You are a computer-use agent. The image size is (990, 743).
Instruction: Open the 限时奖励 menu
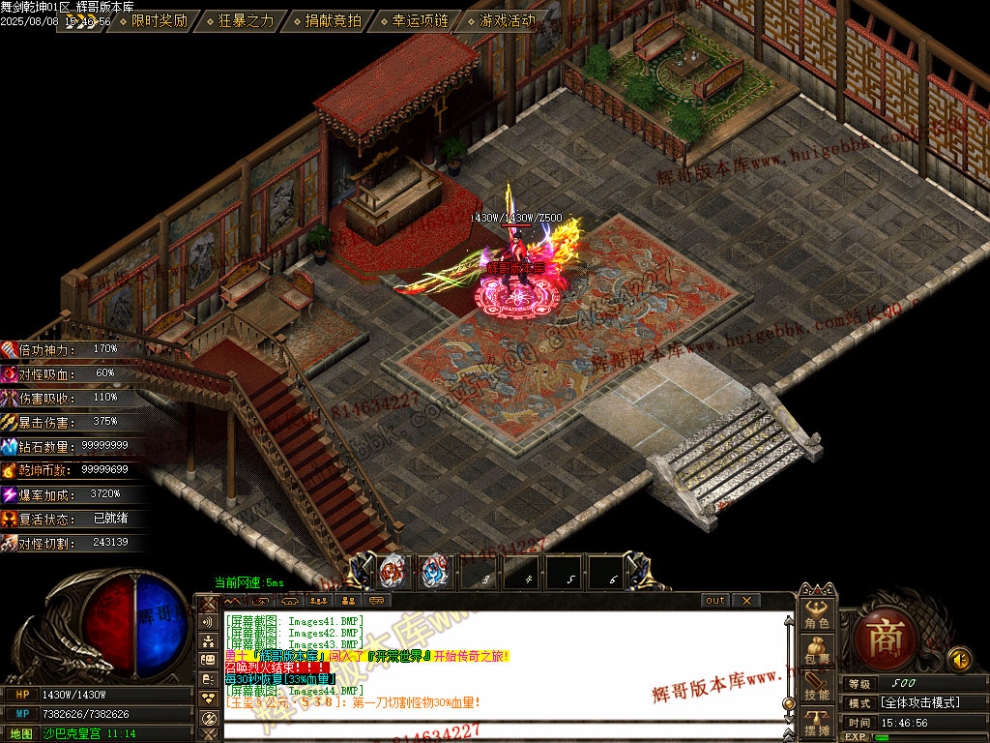coord(160,20)
